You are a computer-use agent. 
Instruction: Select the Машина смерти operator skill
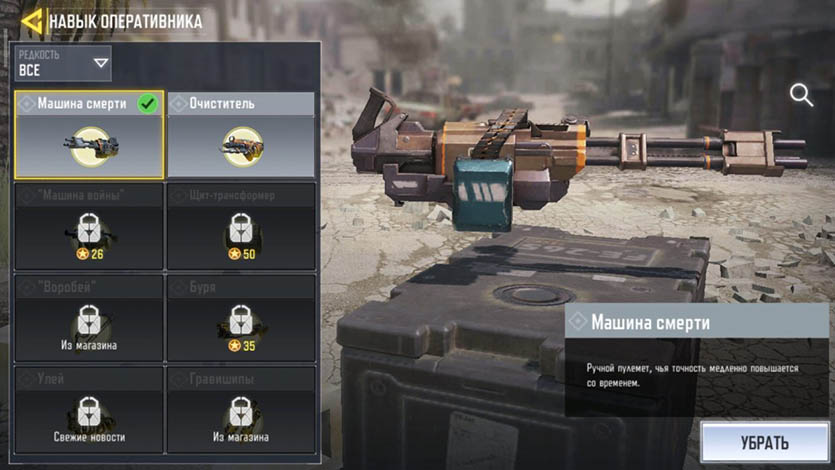coord(89,135)
